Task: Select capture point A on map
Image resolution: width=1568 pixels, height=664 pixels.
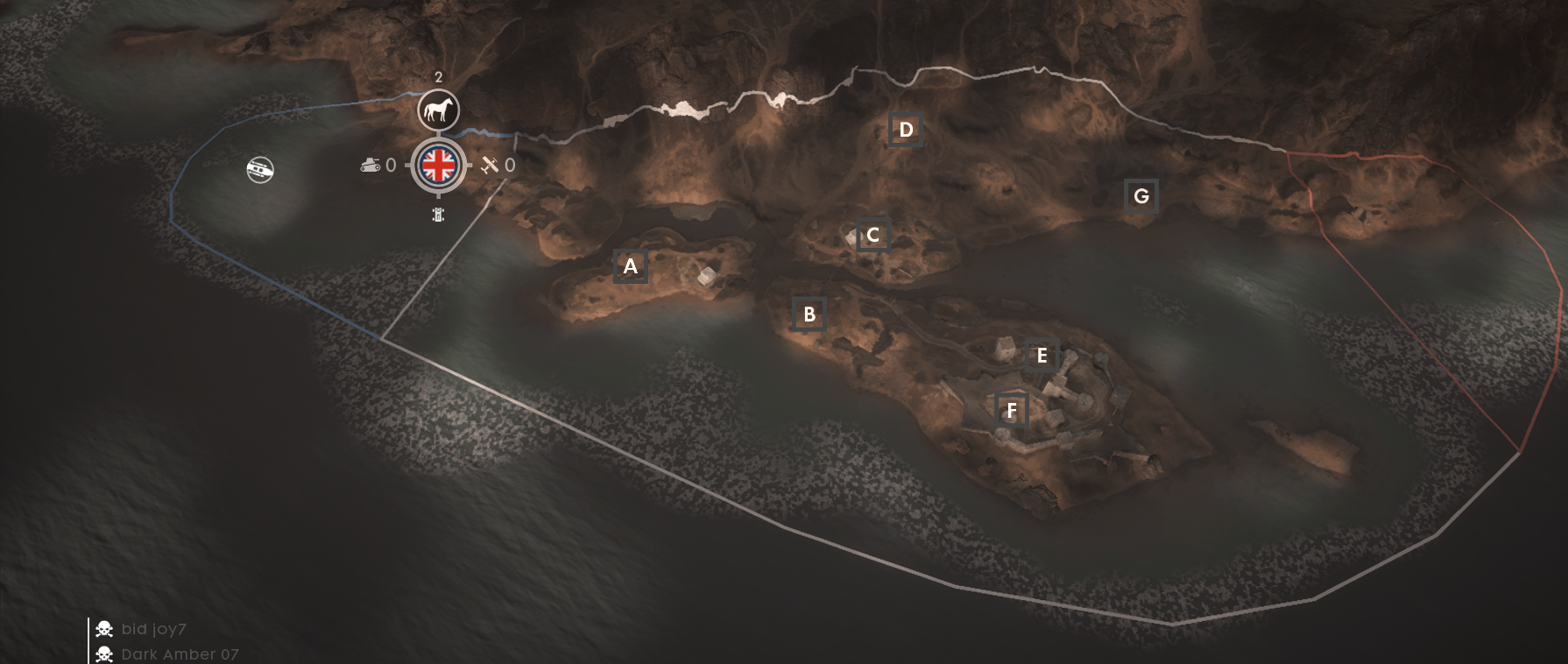Action: 630,266
